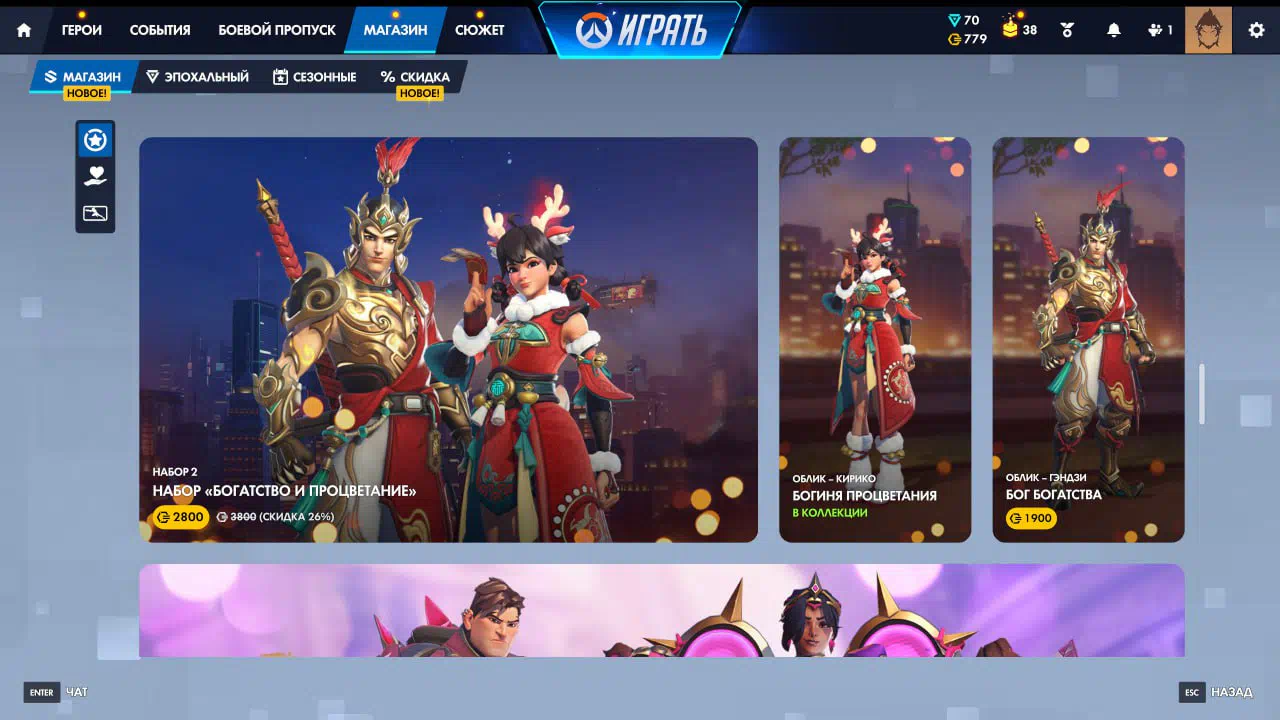Switch to the Скидка tab

415,77
